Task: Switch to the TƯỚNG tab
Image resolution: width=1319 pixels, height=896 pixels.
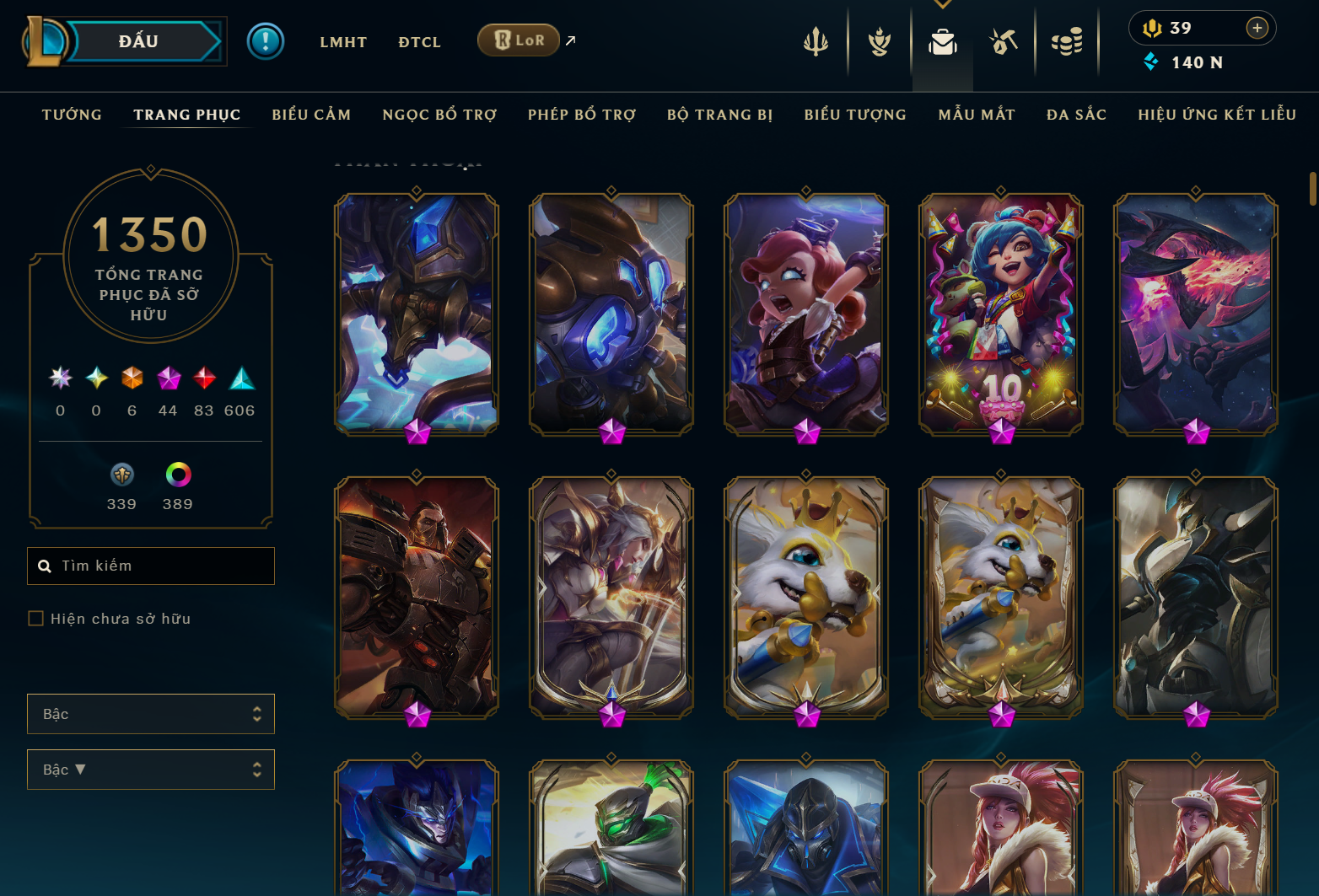Action: [72, 114]
